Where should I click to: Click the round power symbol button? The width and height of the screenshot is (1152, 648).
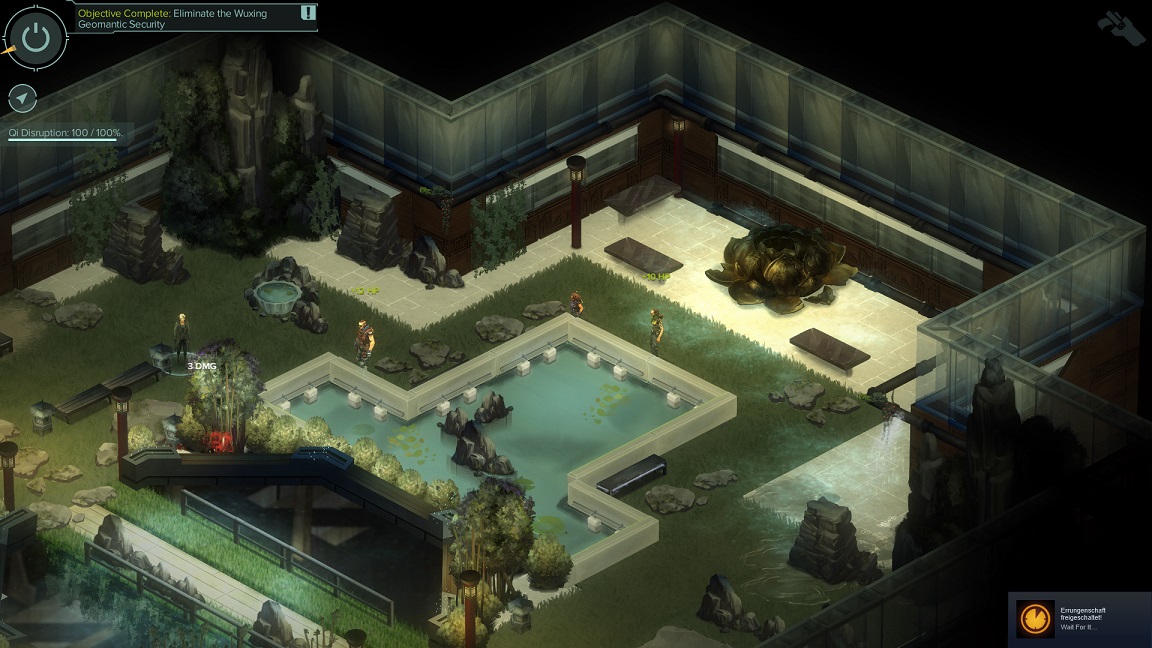pyautogui.click(x=36, y=37)
